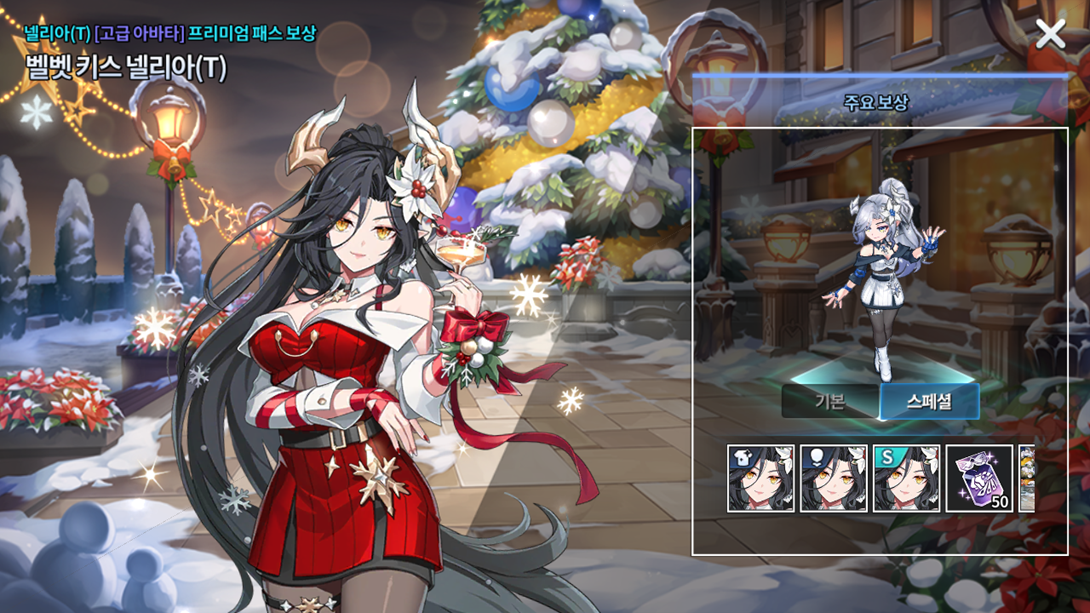
Task: Open the partially visible background reward thumbnail
Action: [1026, 479]
